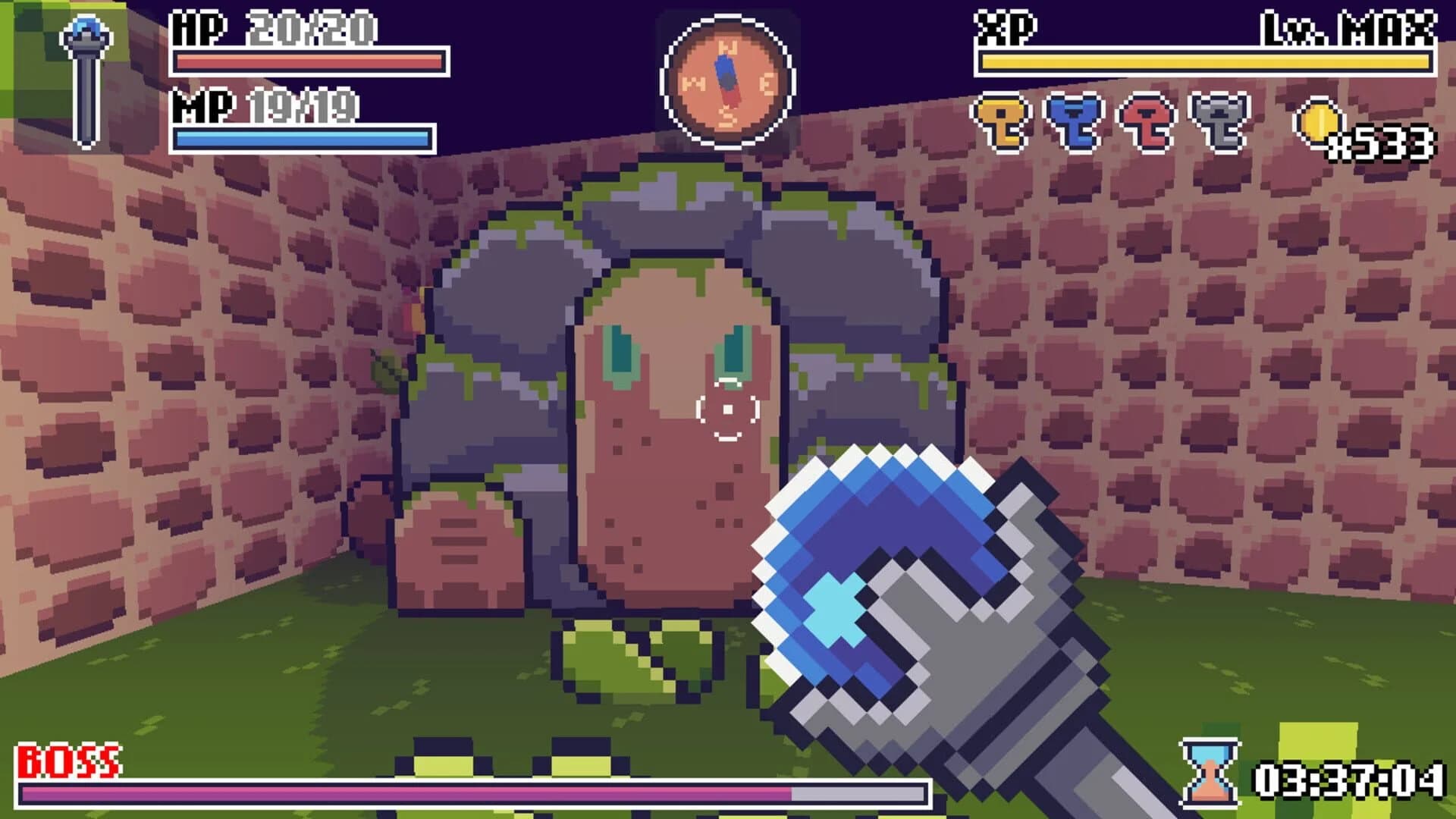Toggle the crosshair reticle display
This screenshot has width=1456, height=819.
click(x=726, y=409)
